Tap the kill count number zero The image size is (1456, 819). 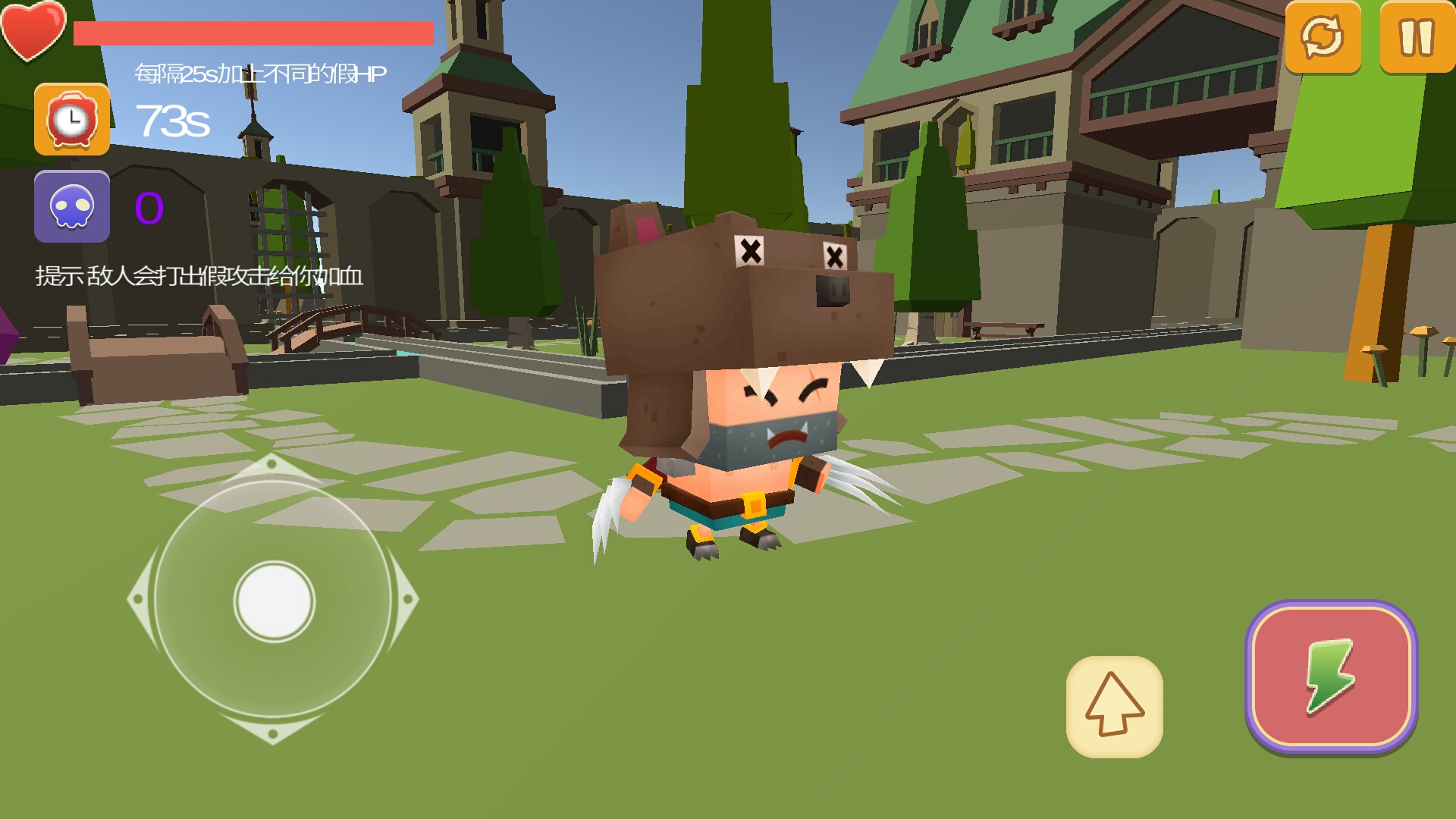(x=149, y=206)
